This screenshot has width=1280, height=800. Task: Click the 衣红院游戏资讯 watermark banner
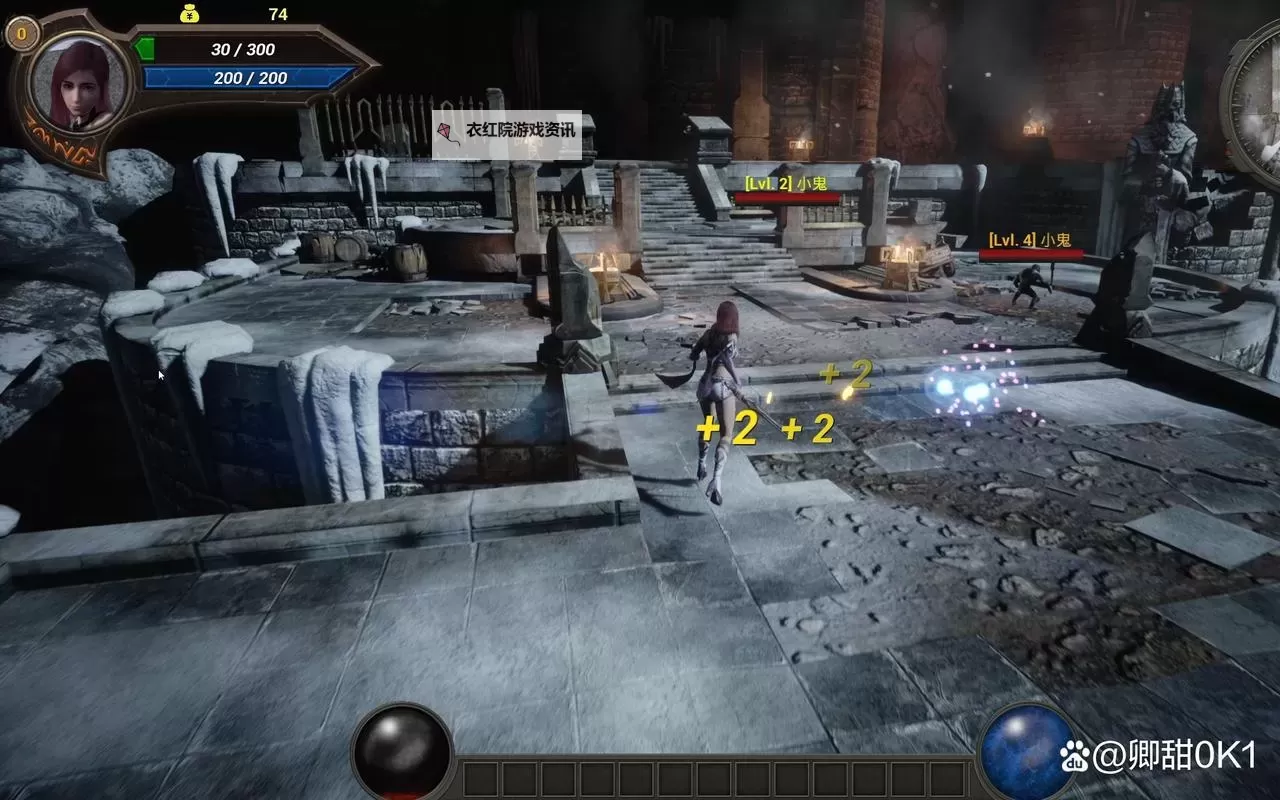tap(506, 134)
